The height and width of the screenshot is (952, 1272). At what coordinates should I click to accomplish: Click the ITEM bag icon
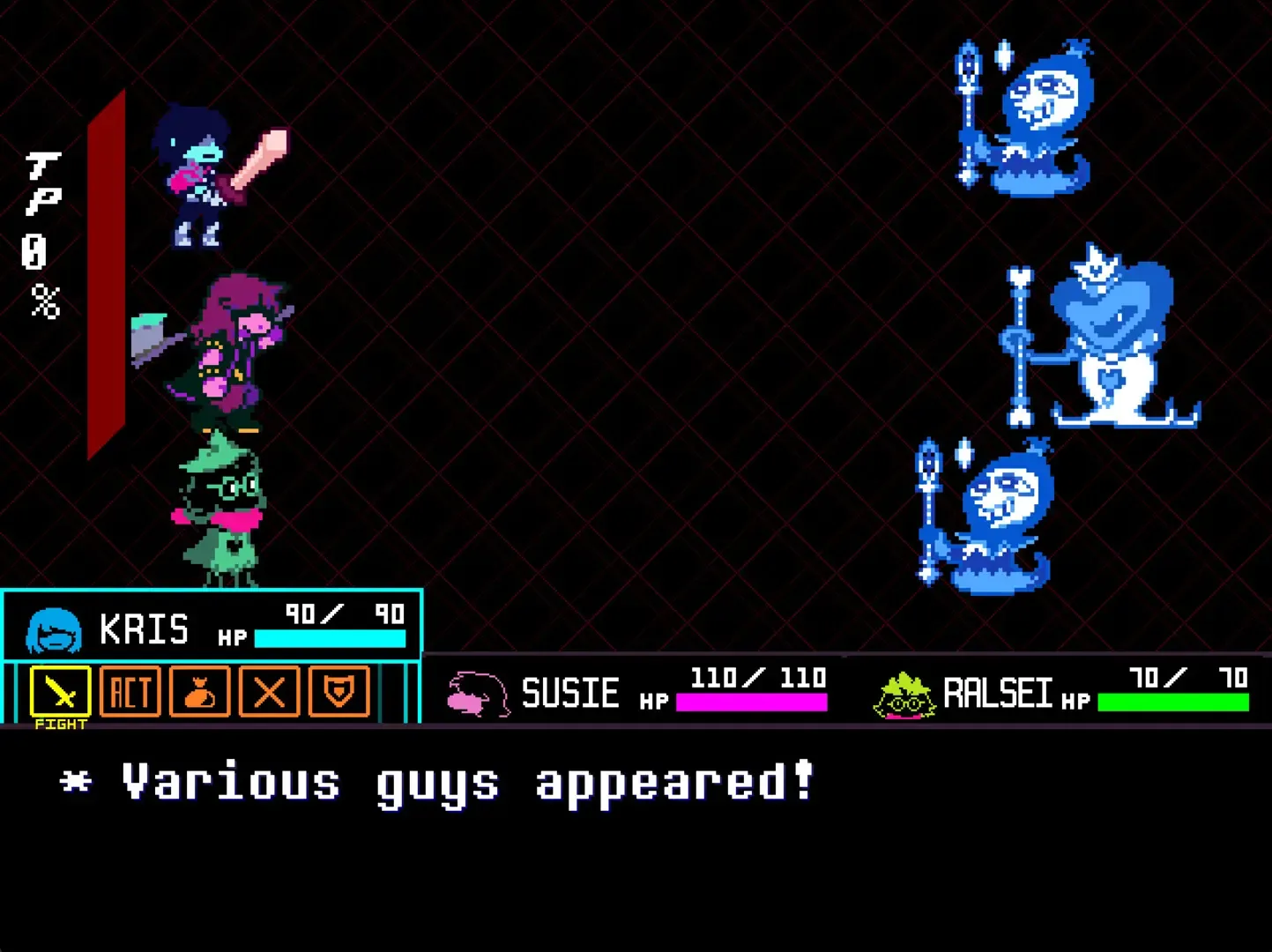198,694
